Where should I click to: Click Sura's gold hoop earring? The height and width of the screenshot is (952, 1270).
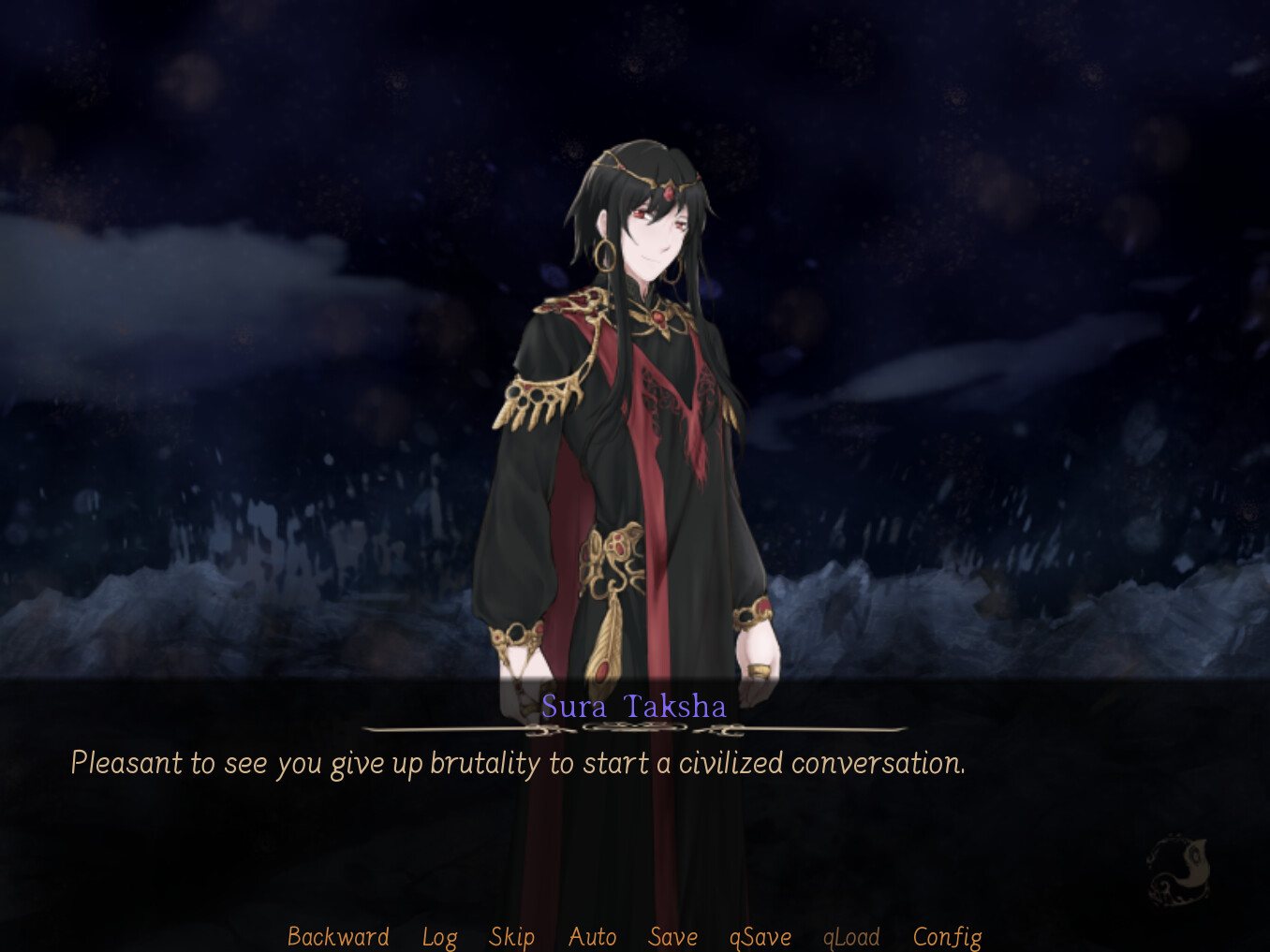click(604, 254)
